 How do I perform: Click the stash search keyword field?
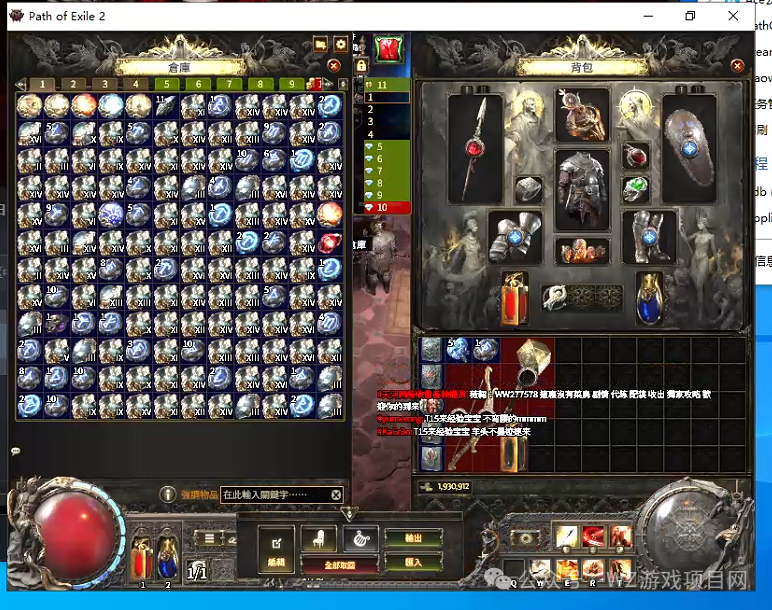tap(275, 495)
